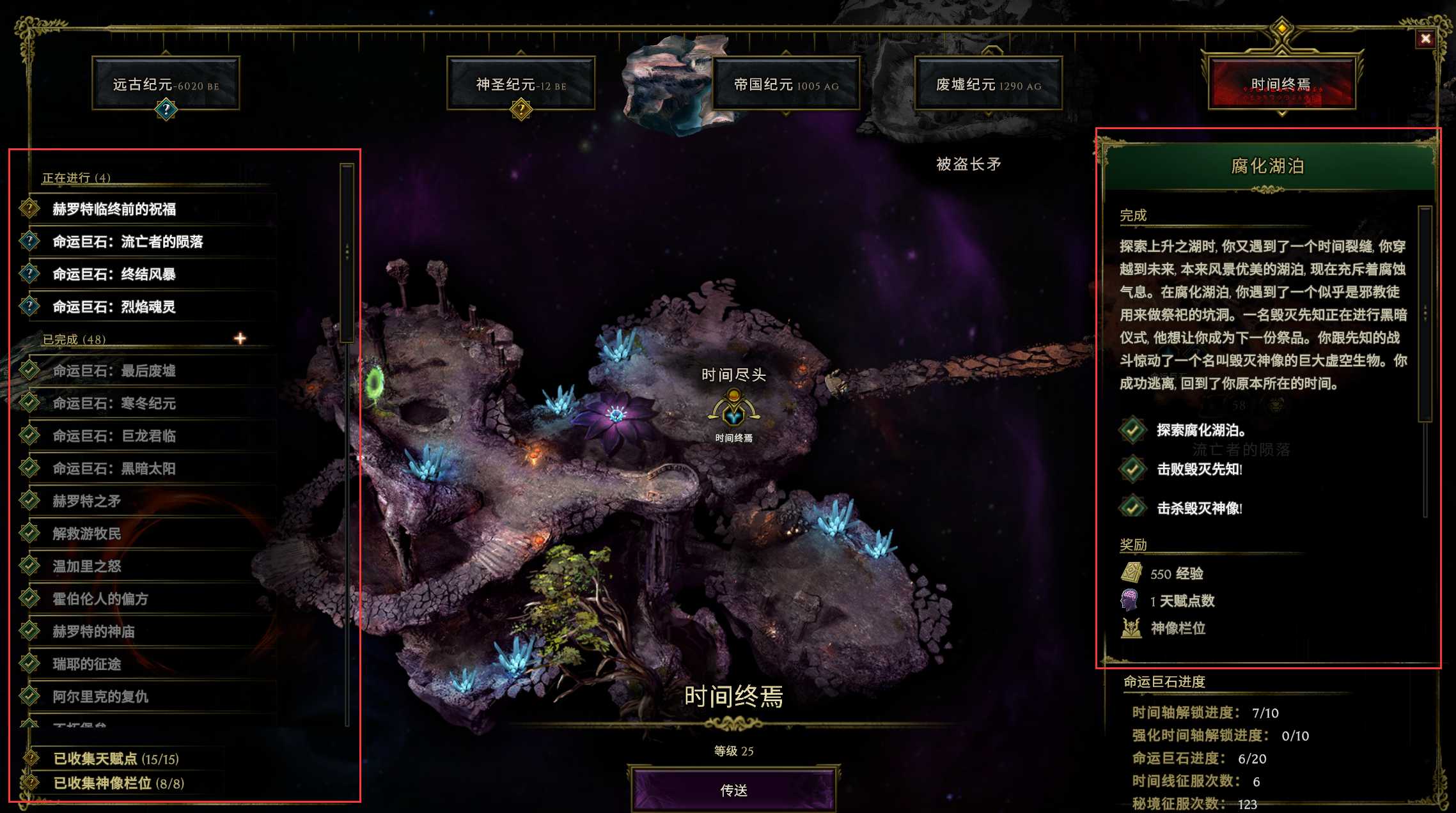Close the timeline map window
The image size is (1456, 813).
(1425, 39)
